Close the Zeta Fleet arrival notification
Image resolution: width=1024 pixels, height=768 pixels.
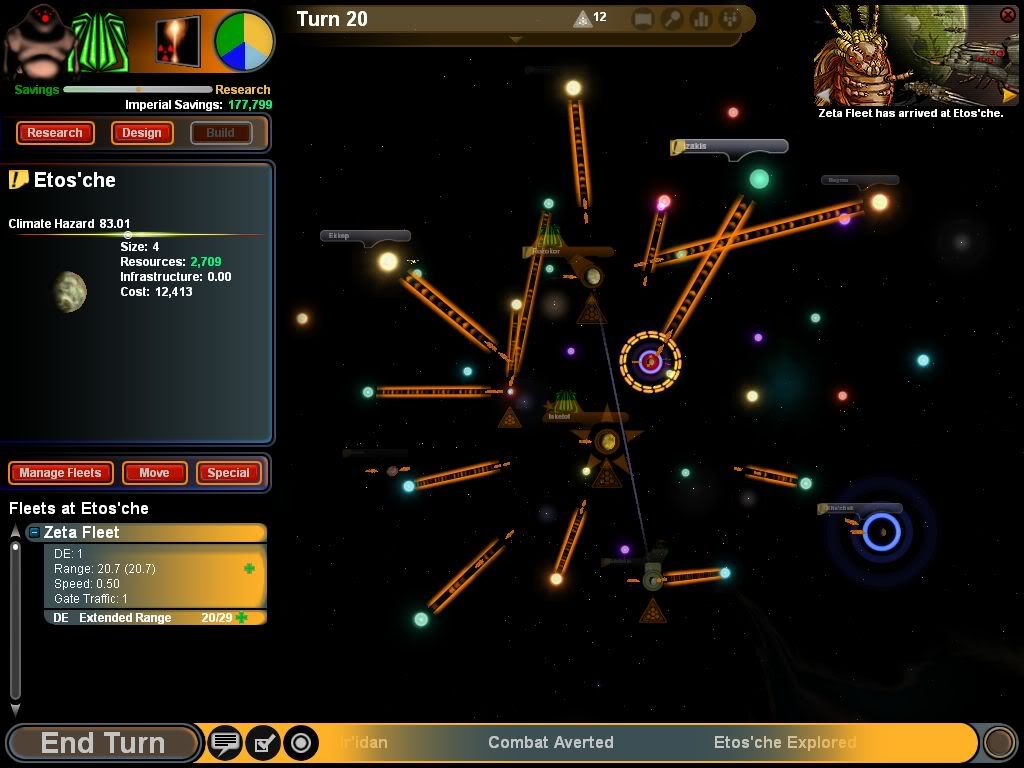(x=1007, y=15)
